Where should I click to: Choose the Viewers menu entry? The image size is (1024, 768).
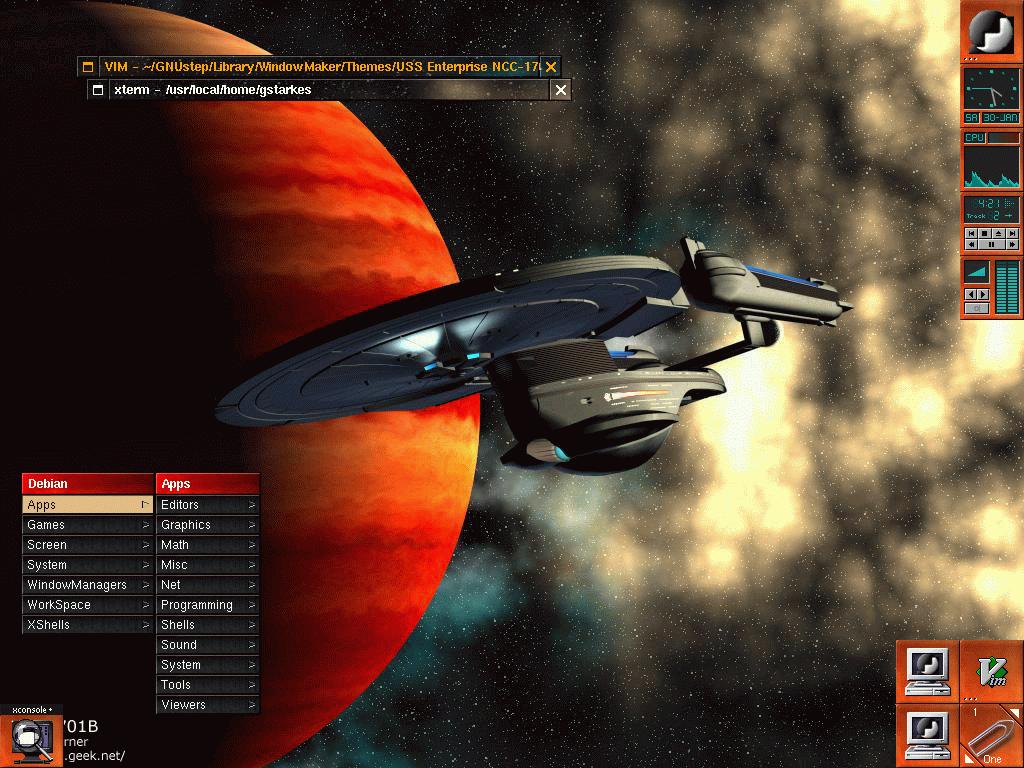click(207, 705)
